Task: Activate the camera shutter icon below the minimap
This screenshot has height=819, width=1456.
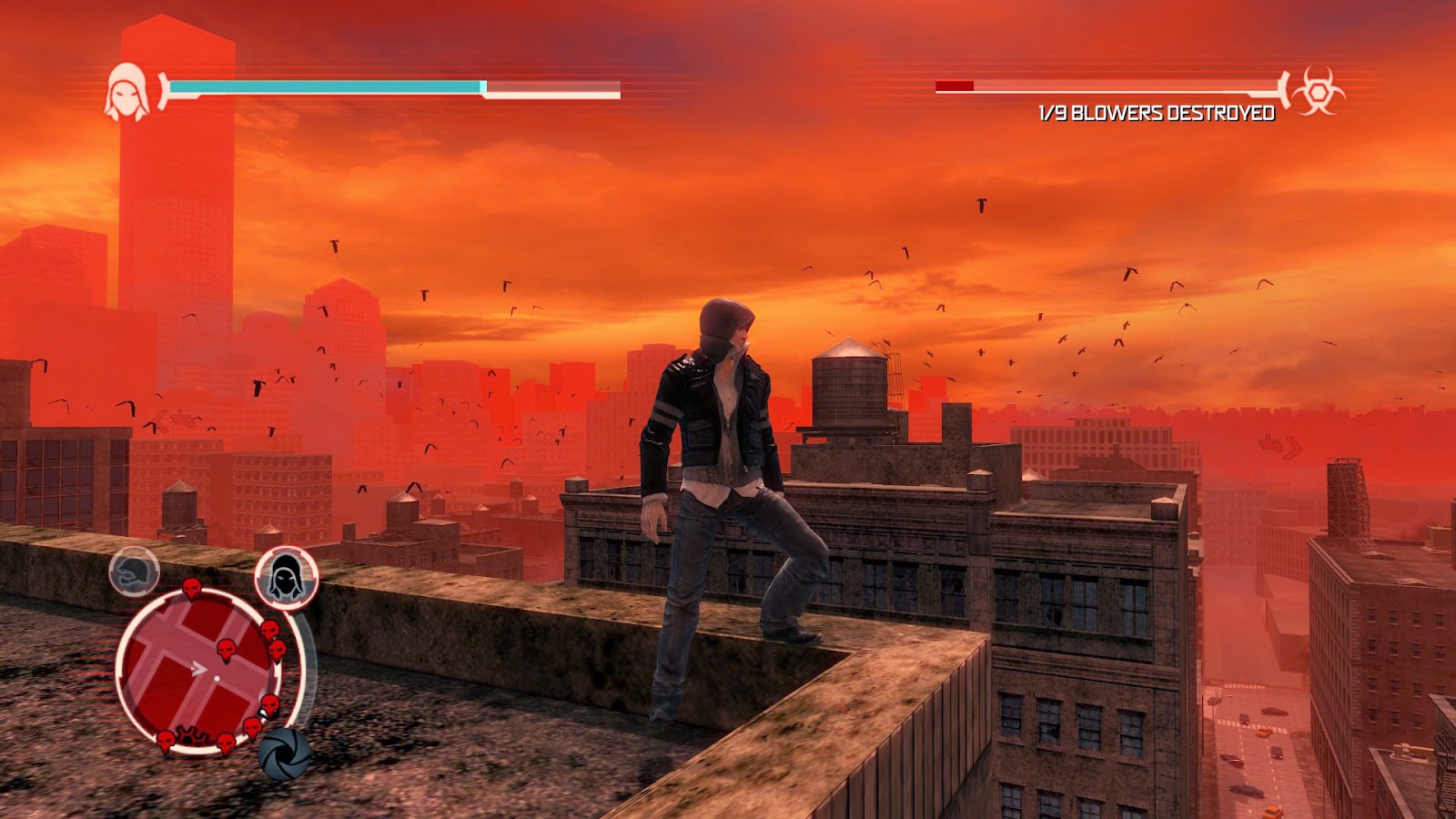Action: click(282, 753)
